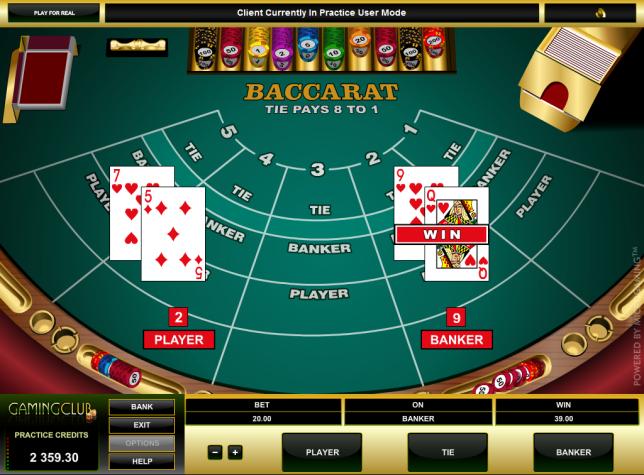Open the Bank menu
This screenshot has width=644, height=475.
(x=142, y=407)
